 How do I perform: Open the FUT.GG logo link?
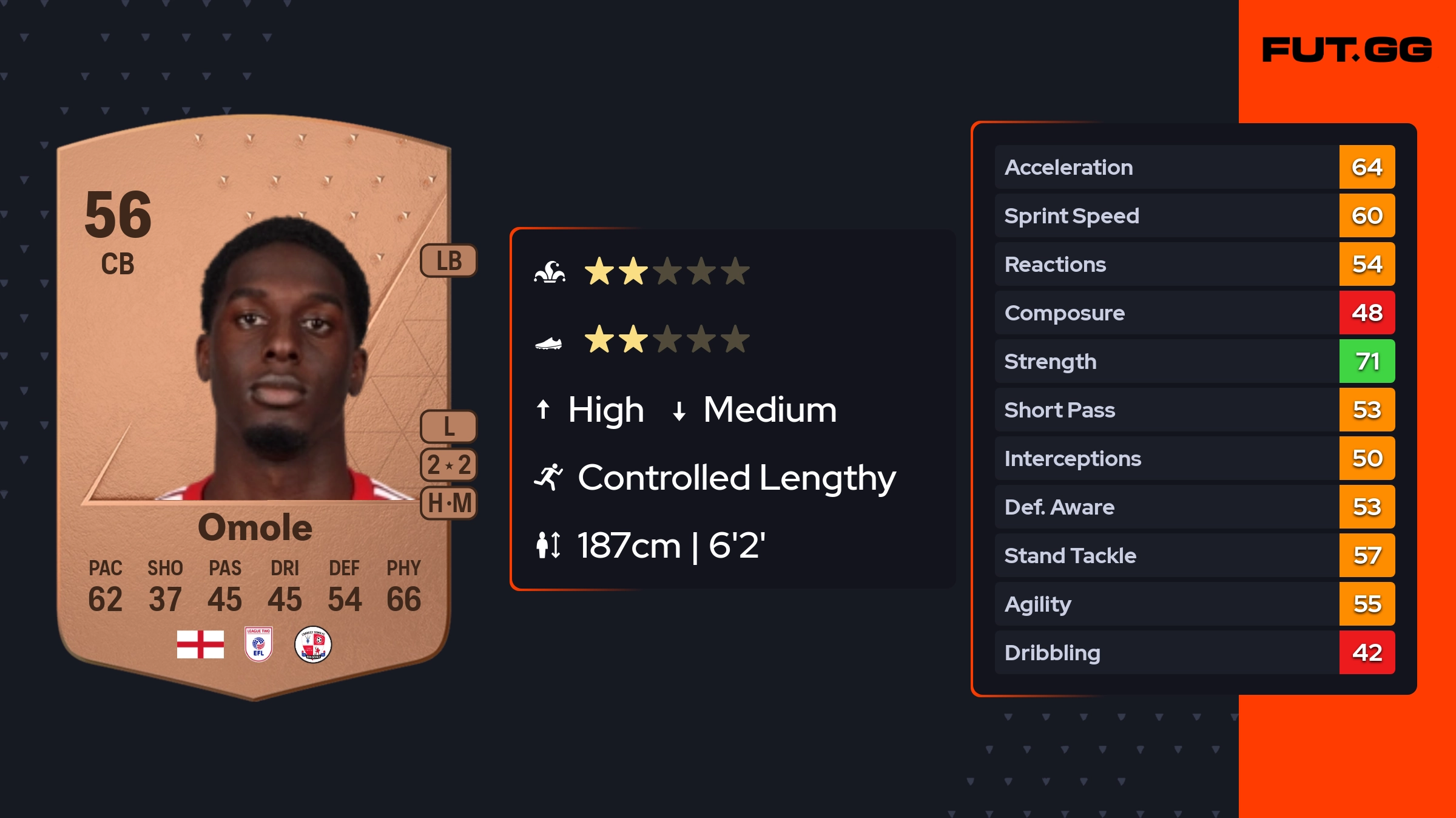tap(1347, 50)
